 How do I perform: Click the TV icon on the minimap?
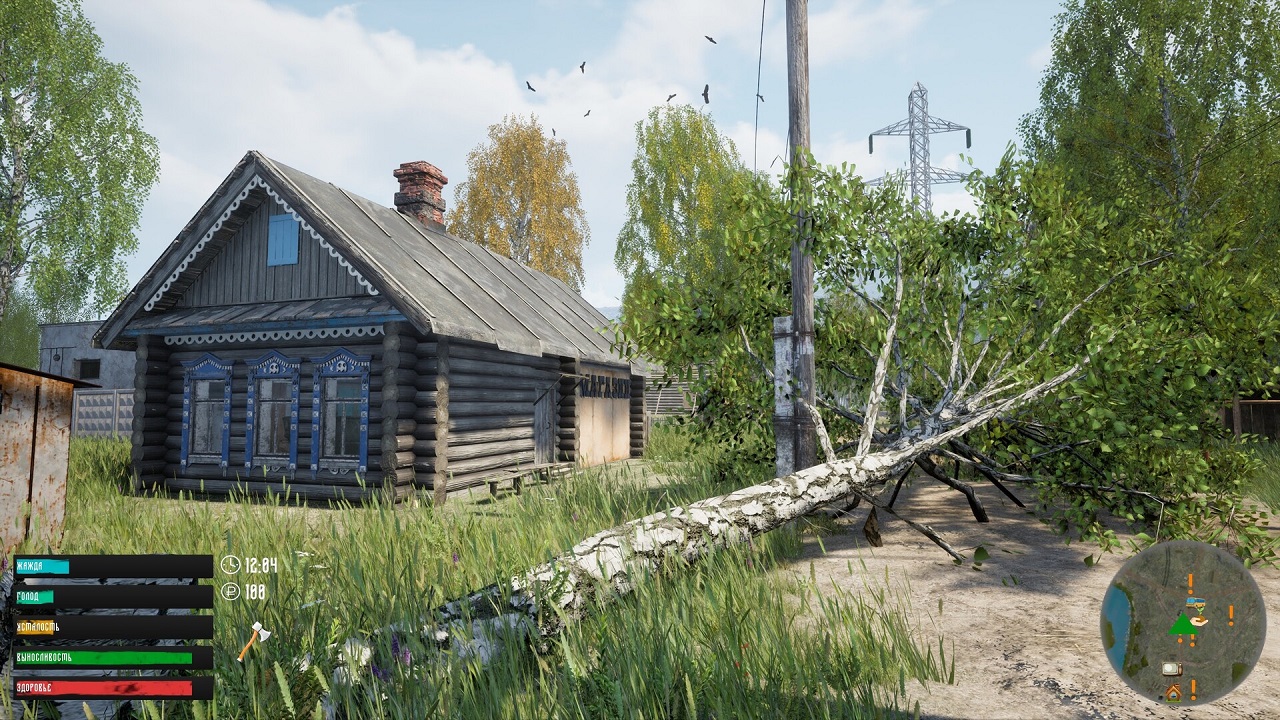[x=1171, y=667]
